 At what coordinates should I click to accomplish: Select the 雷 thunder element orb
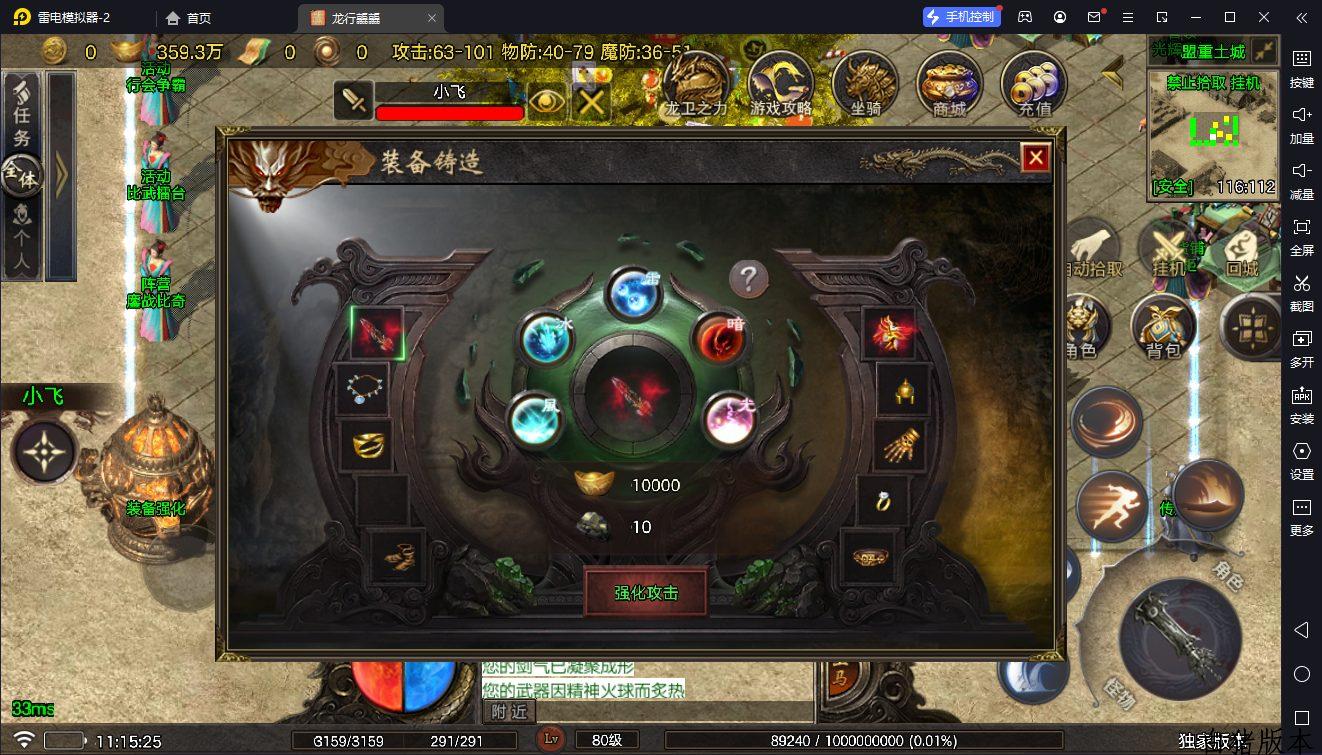pyautogui.click(x=634, y=293)
